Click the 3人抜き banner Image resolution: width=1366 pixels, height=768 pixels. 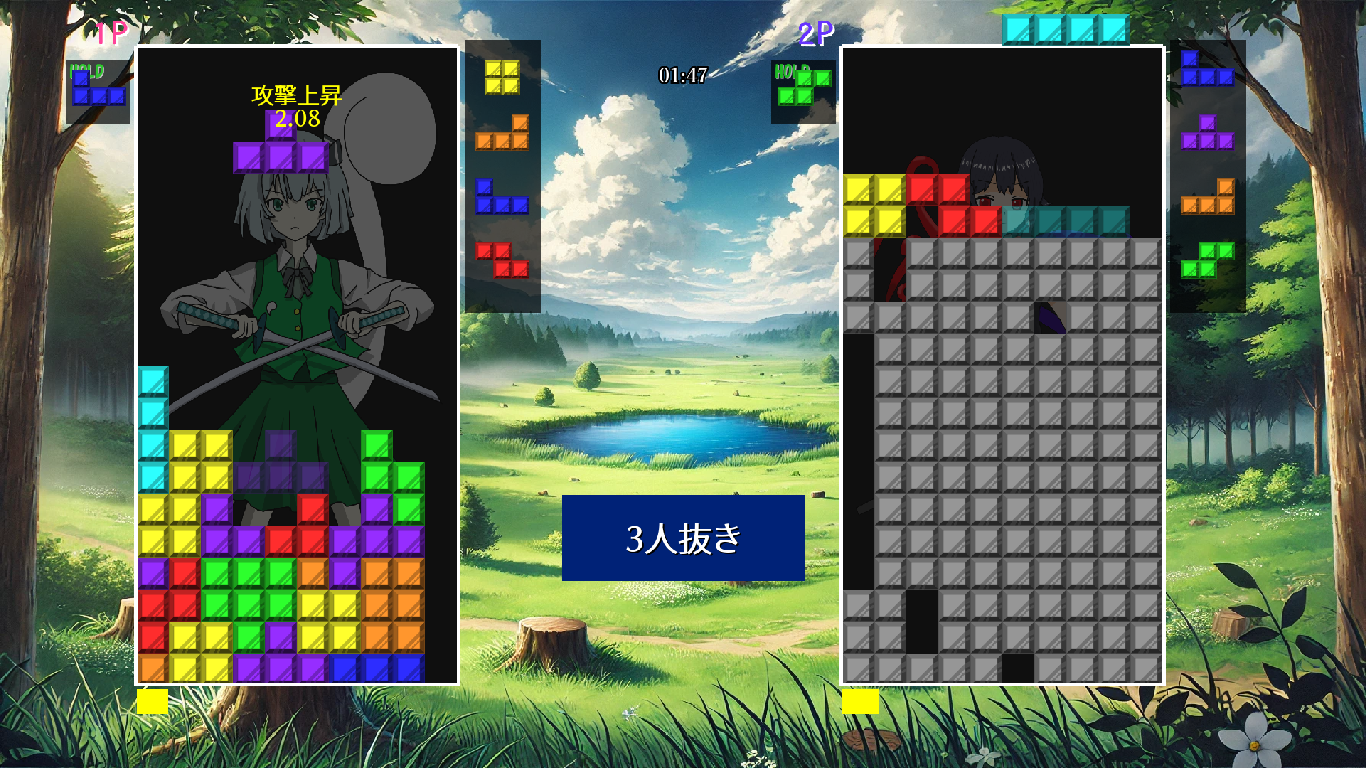tap(683, 538)
